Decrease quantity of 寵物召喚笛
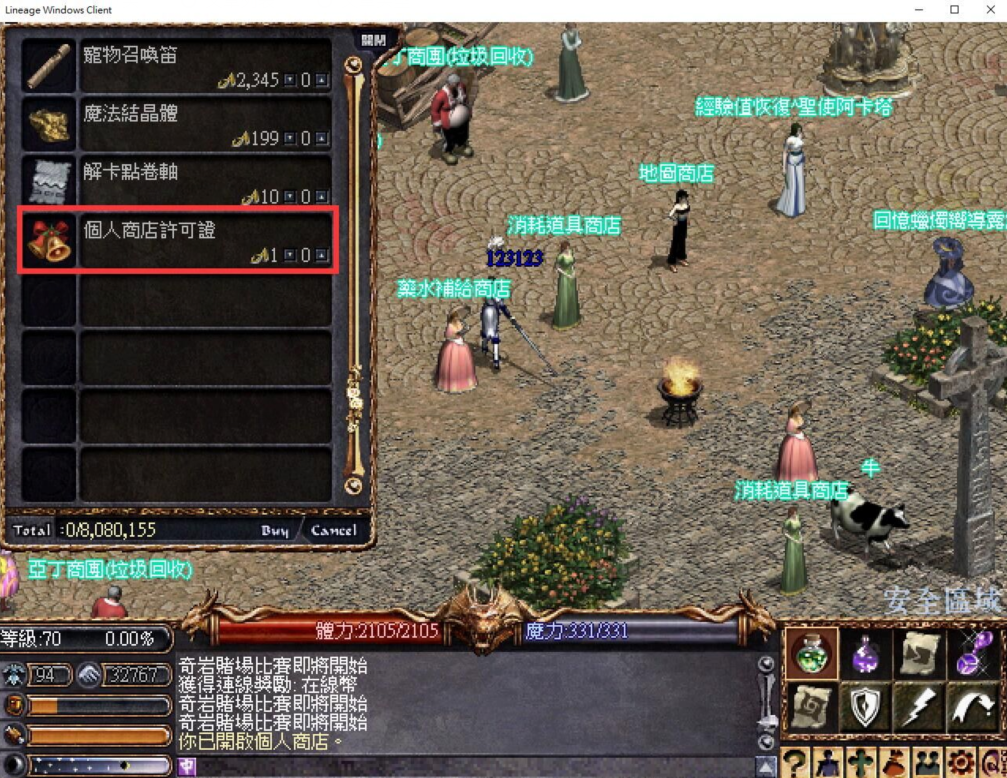This screenshot has width=1007, height=778. click(x=290, y=80)
